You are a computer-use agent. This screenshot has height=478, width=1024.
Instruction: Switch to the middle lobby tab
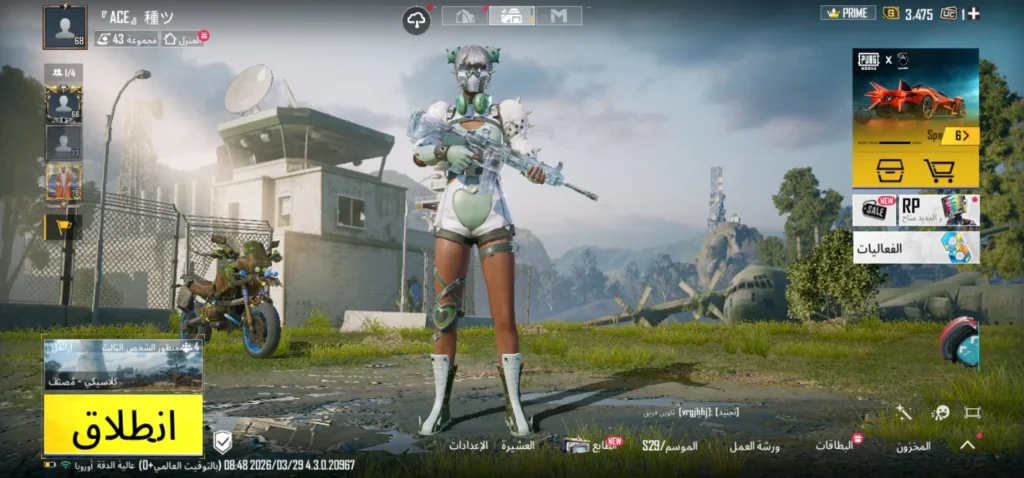coord(511,16)
